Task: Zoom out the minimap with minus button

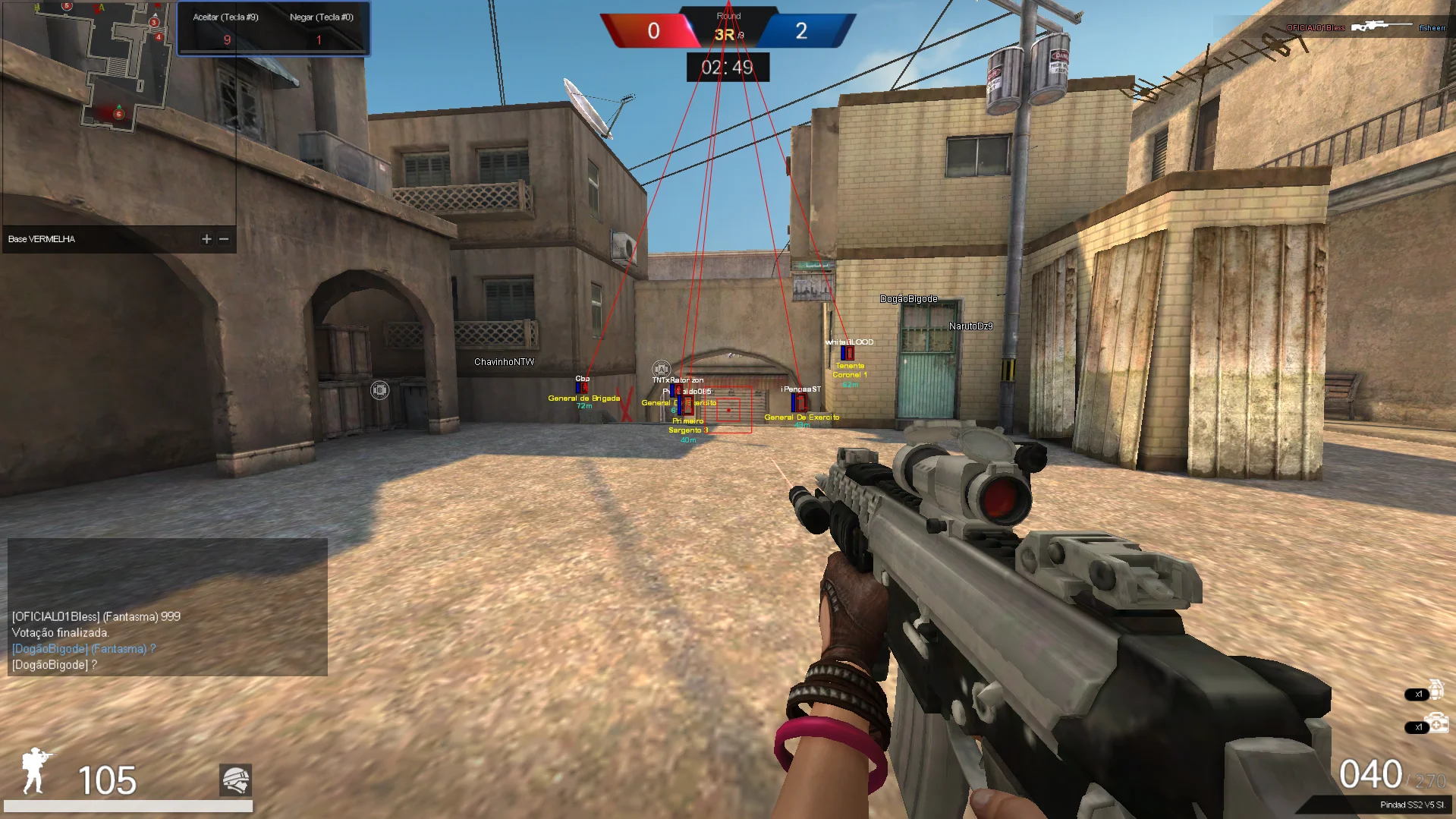Action: (224, 239)
